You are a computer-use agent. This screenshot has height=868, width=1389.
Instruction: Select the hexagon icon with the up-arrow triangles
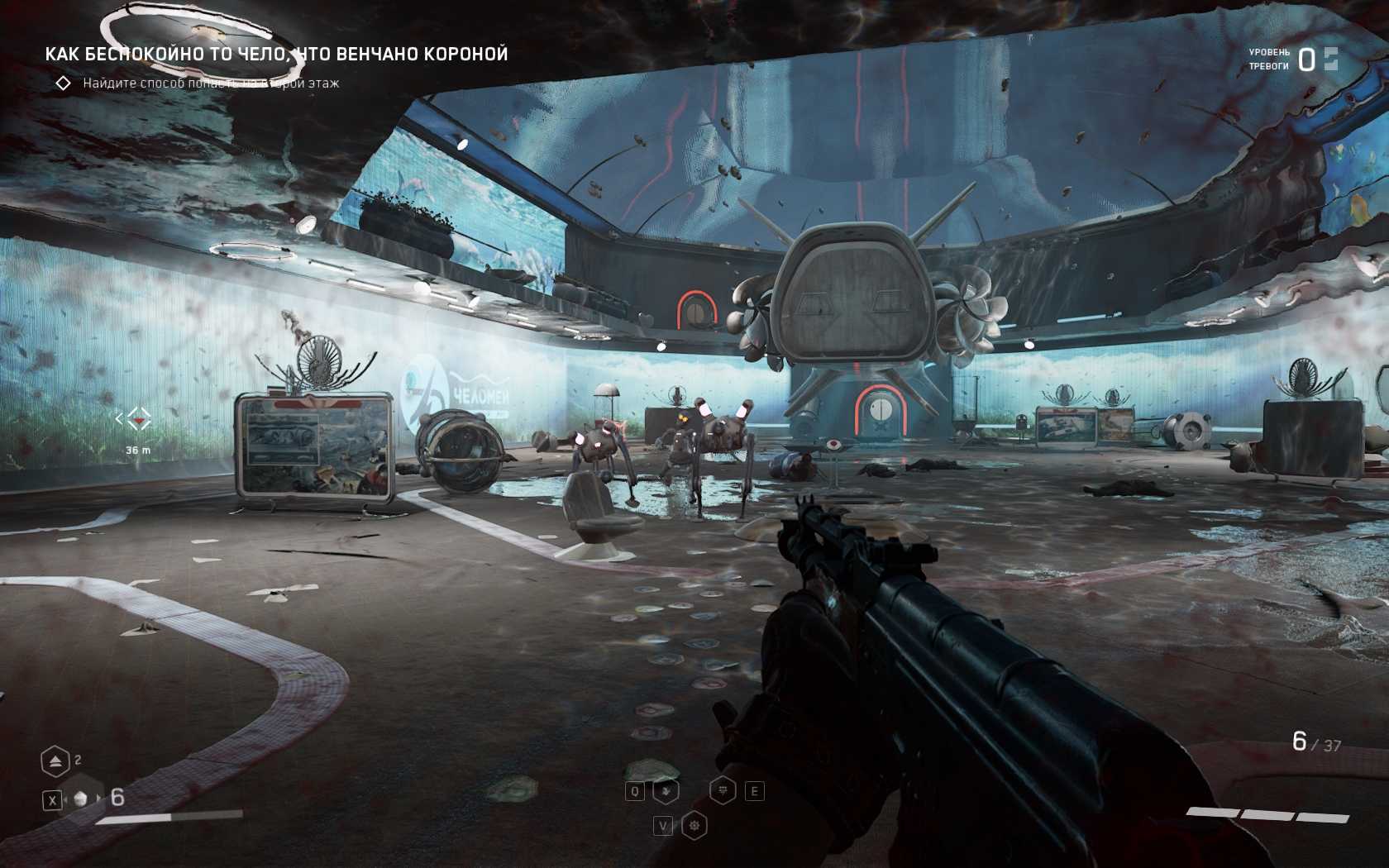click(x=55, y=761)
